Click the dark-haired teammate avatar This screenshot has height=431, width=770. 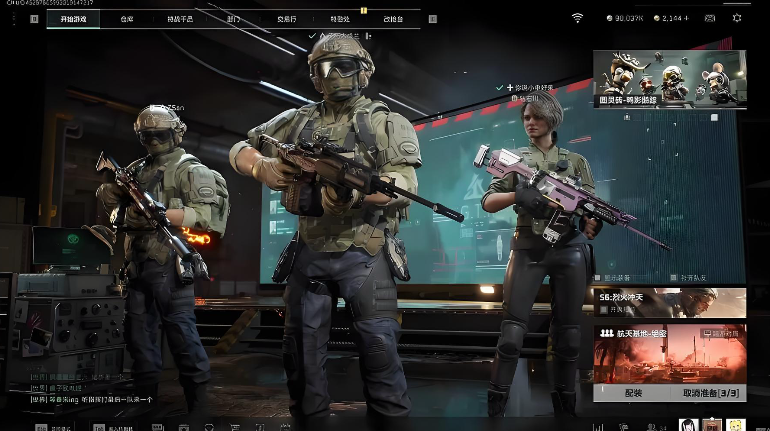(x=689, y=424)
